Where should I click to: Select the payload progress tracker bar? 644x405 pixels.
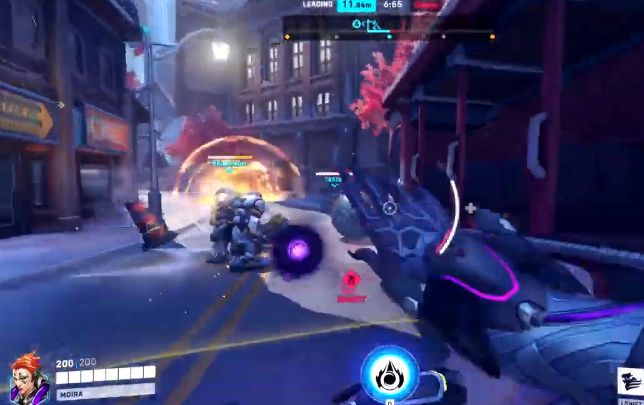tap(389, 36)
